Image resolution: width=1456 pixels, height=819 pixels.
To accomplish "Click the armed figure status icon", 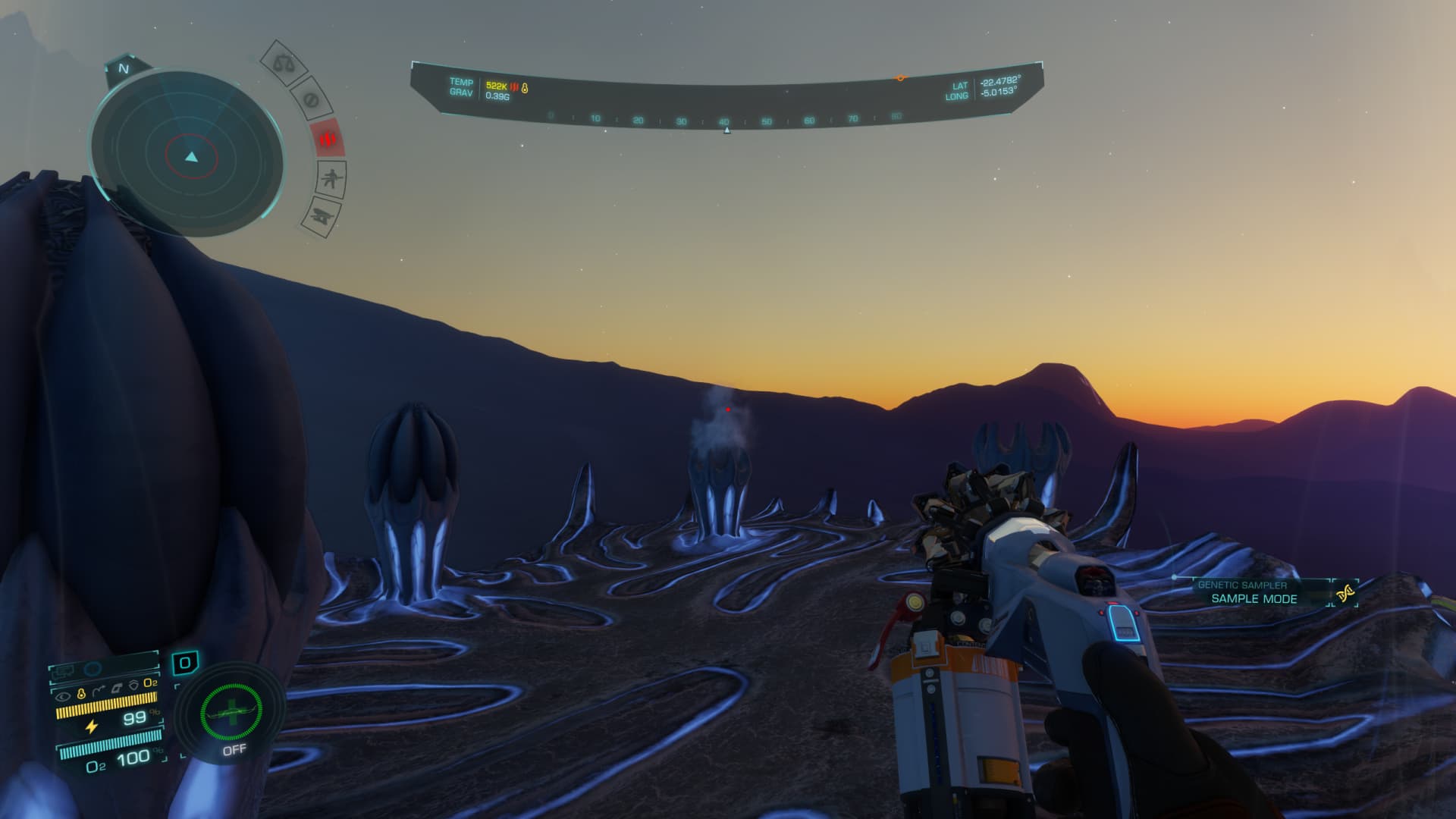I will [x=331, y=180].
